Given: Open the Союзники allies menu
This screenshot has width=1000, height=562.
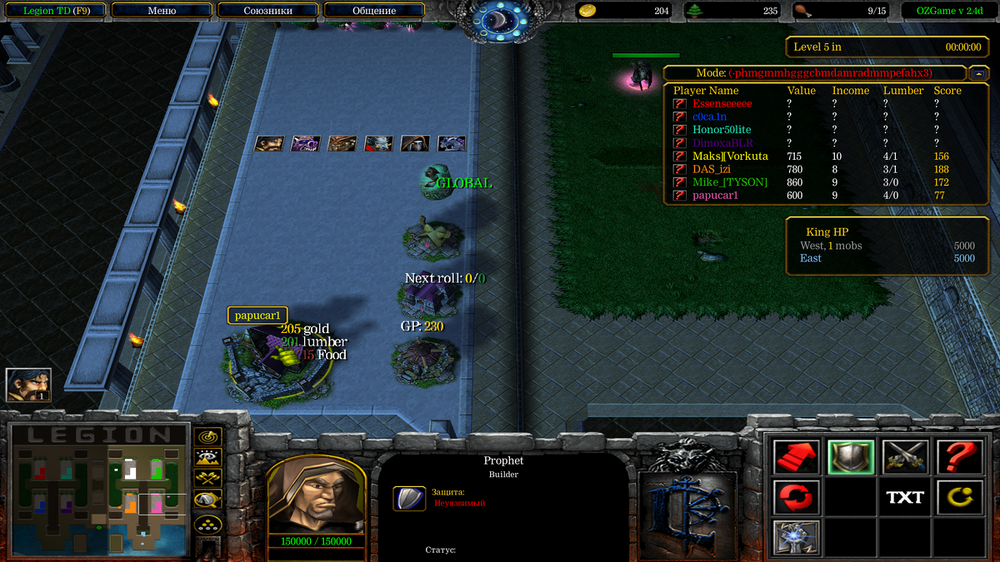Looking at the screenshot, I should click(x=267, y=11).
